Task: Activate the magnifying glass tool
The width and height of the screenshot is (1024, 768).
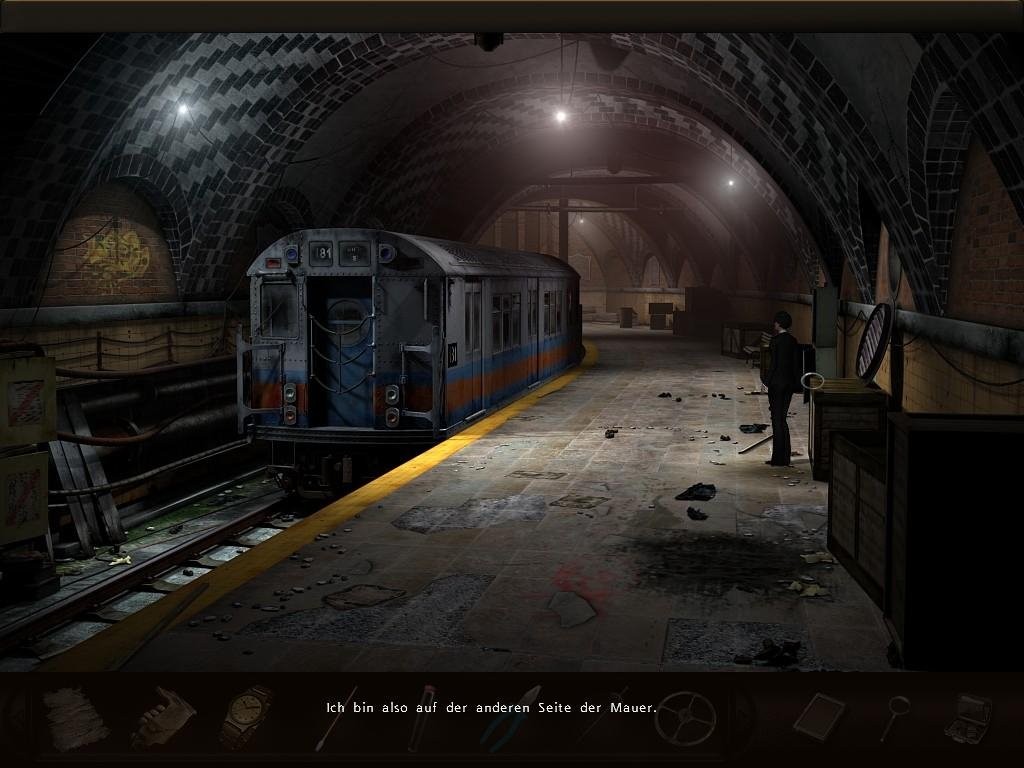Action: click(x=894, y=717)
